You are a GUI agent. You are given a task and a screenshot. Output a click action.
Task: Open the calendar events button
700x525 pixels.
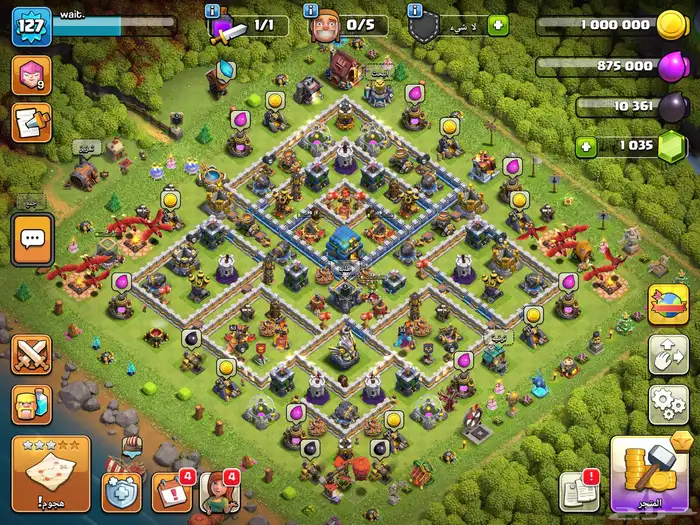[x=171, y=491]
